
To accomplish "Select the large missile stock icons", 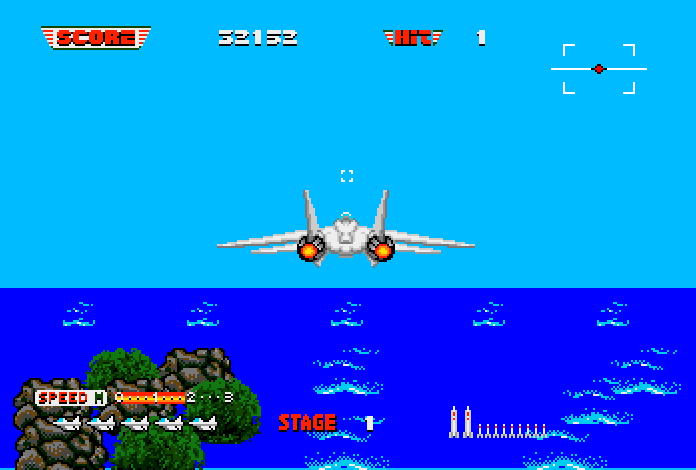I will [460, 422].
